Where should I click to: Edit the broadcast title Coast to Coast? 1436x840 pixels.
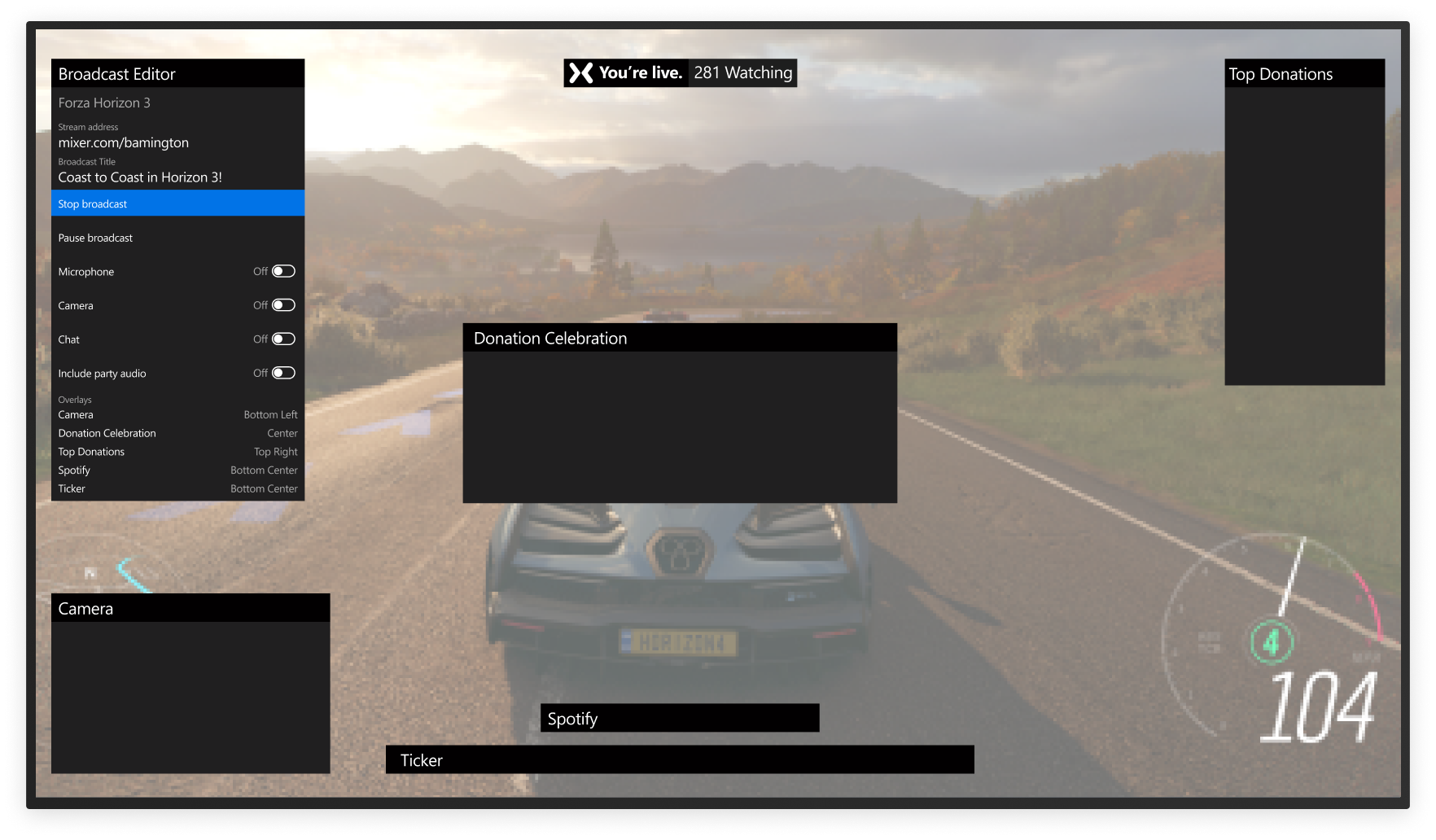[140, 177]
